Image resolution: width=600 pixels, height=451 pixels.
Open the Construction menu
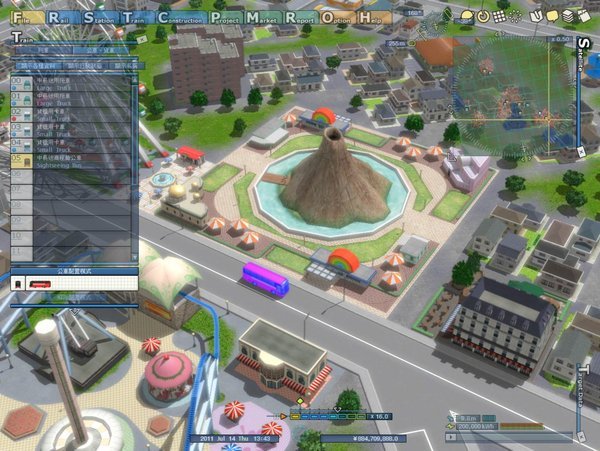tap(180, 18)
